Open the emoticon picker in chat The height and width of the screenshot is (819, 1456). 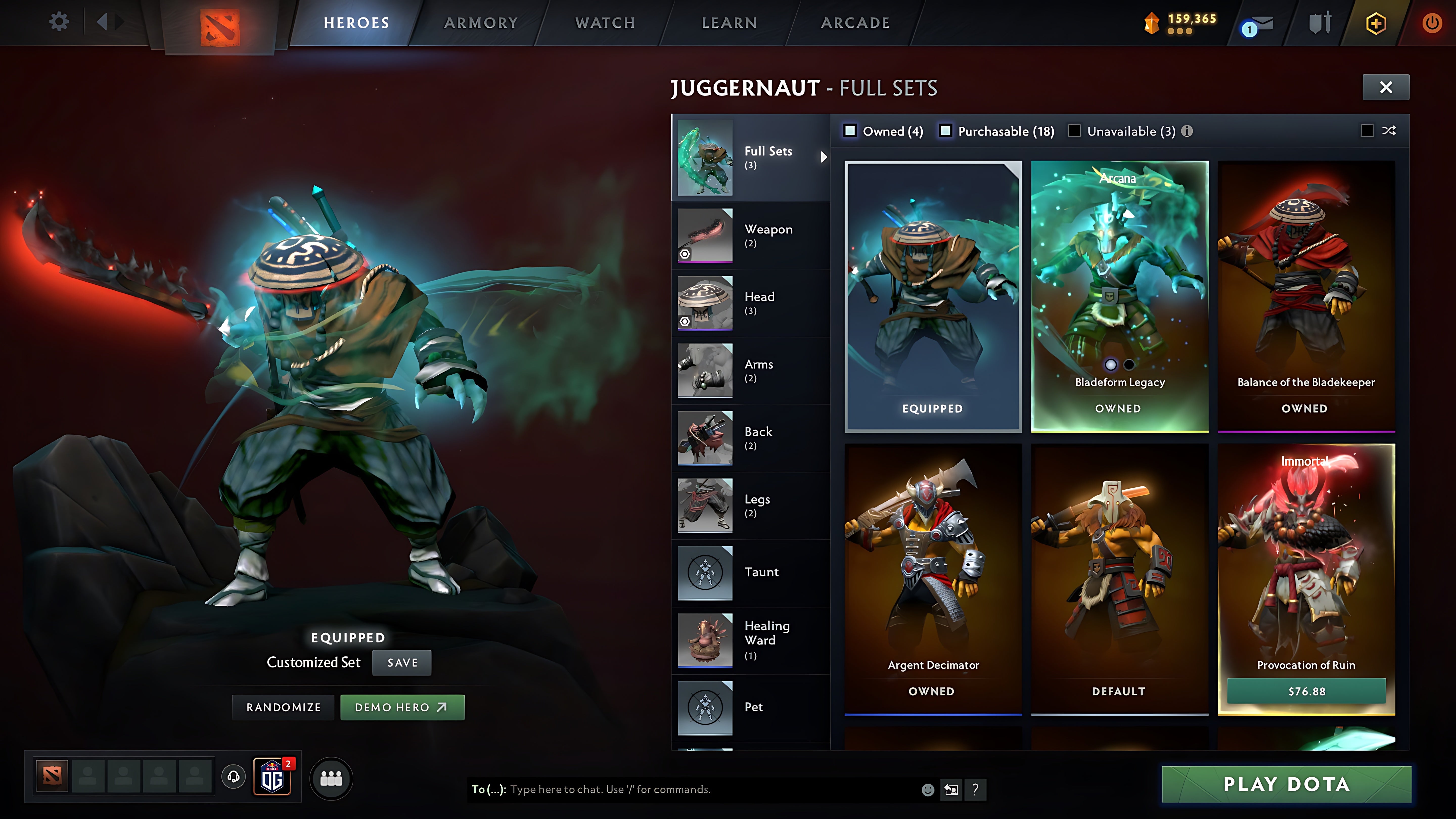click(x=929, y=790)
